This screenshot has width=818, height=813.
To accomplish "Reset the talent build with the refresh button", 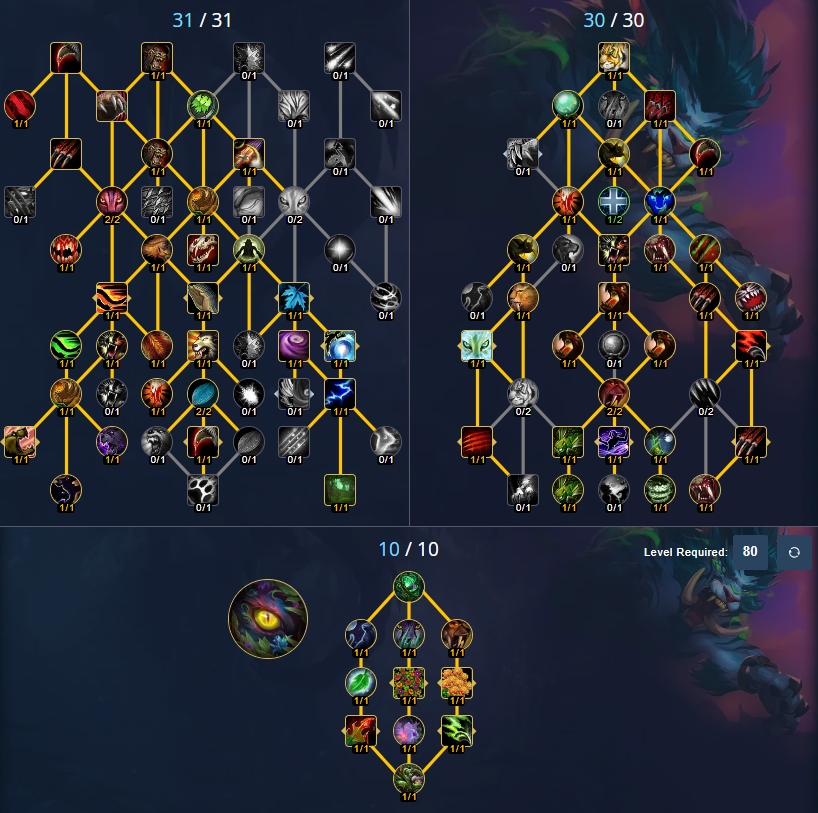I will pos(794,552).
